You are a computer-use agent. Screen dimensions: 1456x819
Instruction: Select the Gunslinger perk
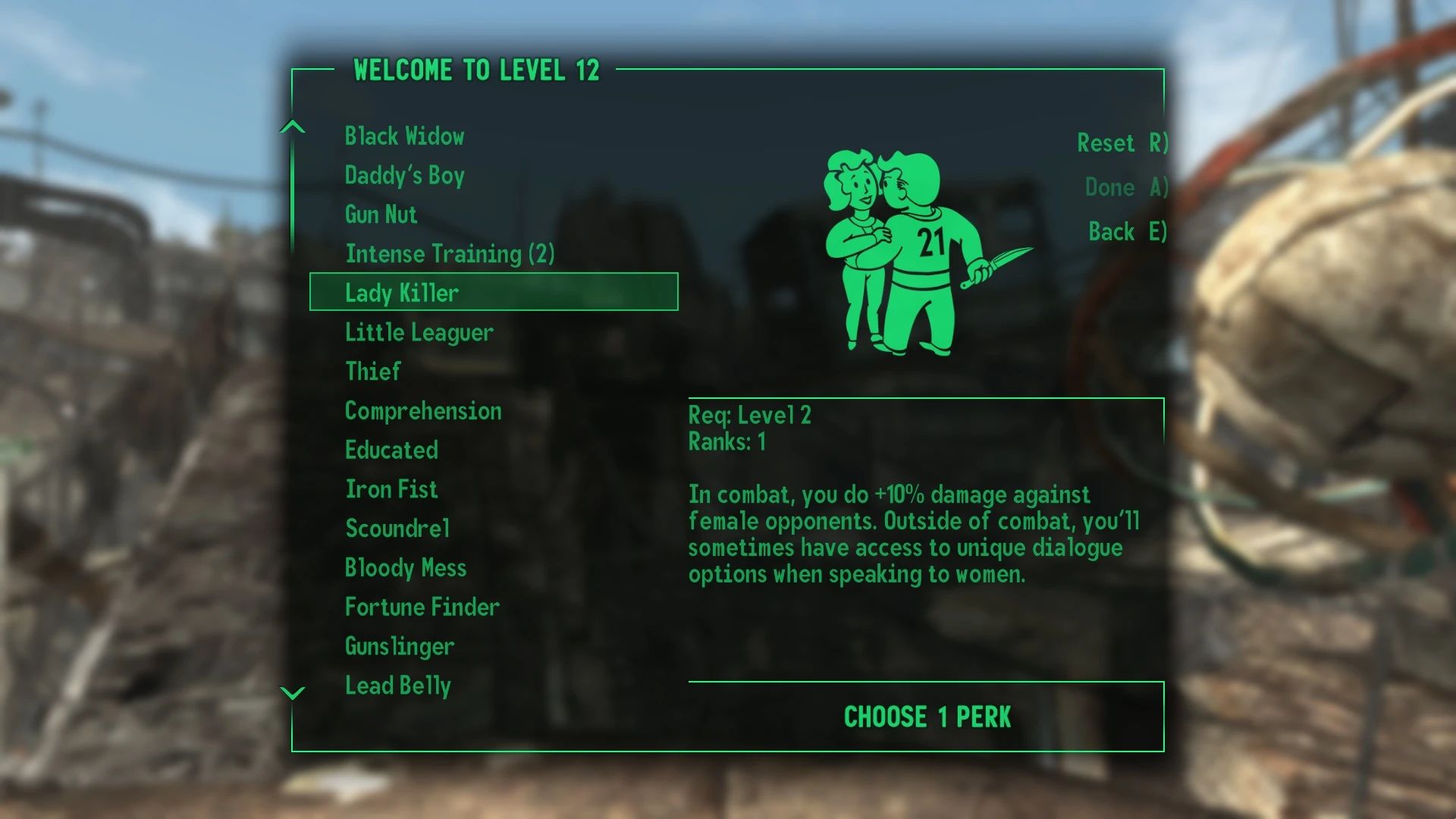pos(398,646)
